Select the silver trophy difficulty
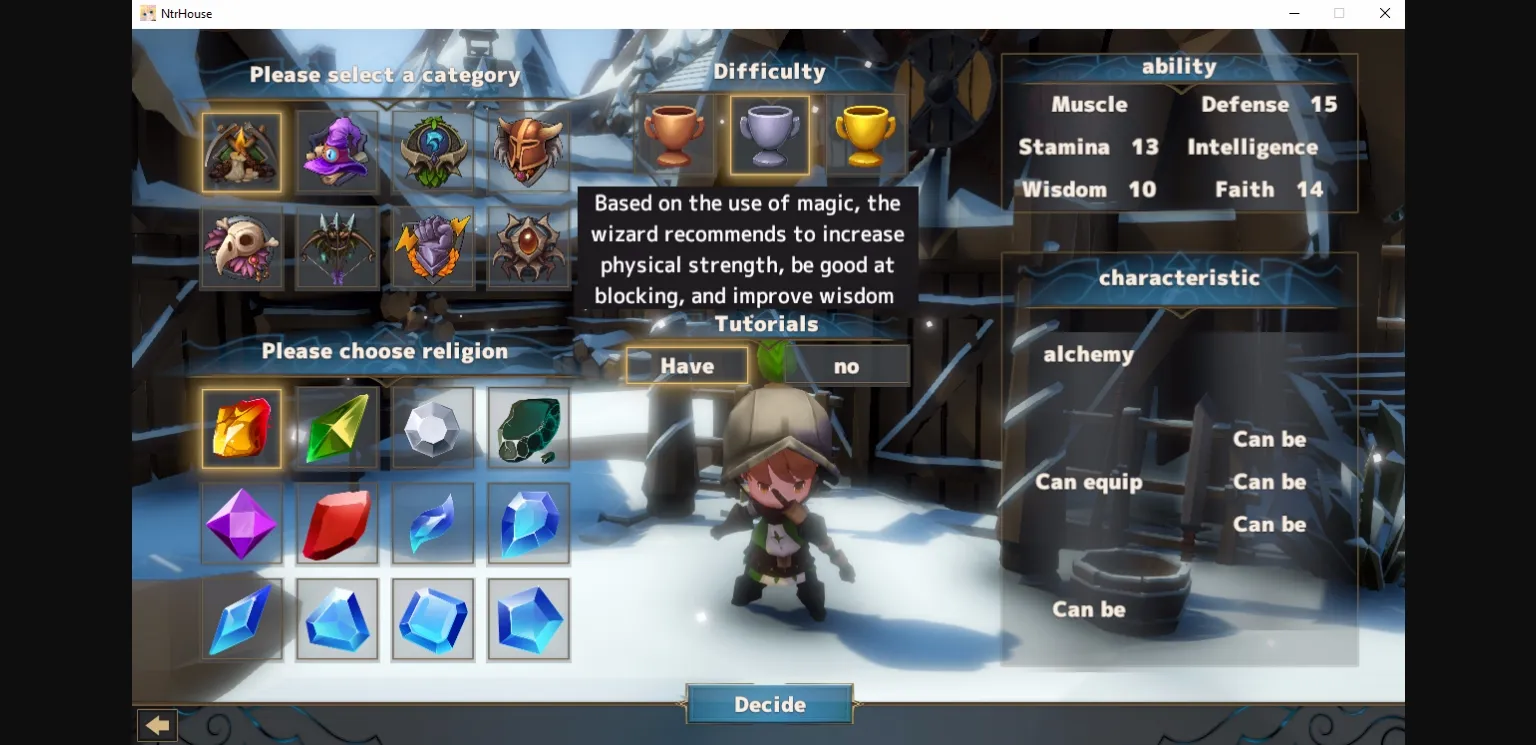The width and height of the screenshot is (1536, 745). 770,135
